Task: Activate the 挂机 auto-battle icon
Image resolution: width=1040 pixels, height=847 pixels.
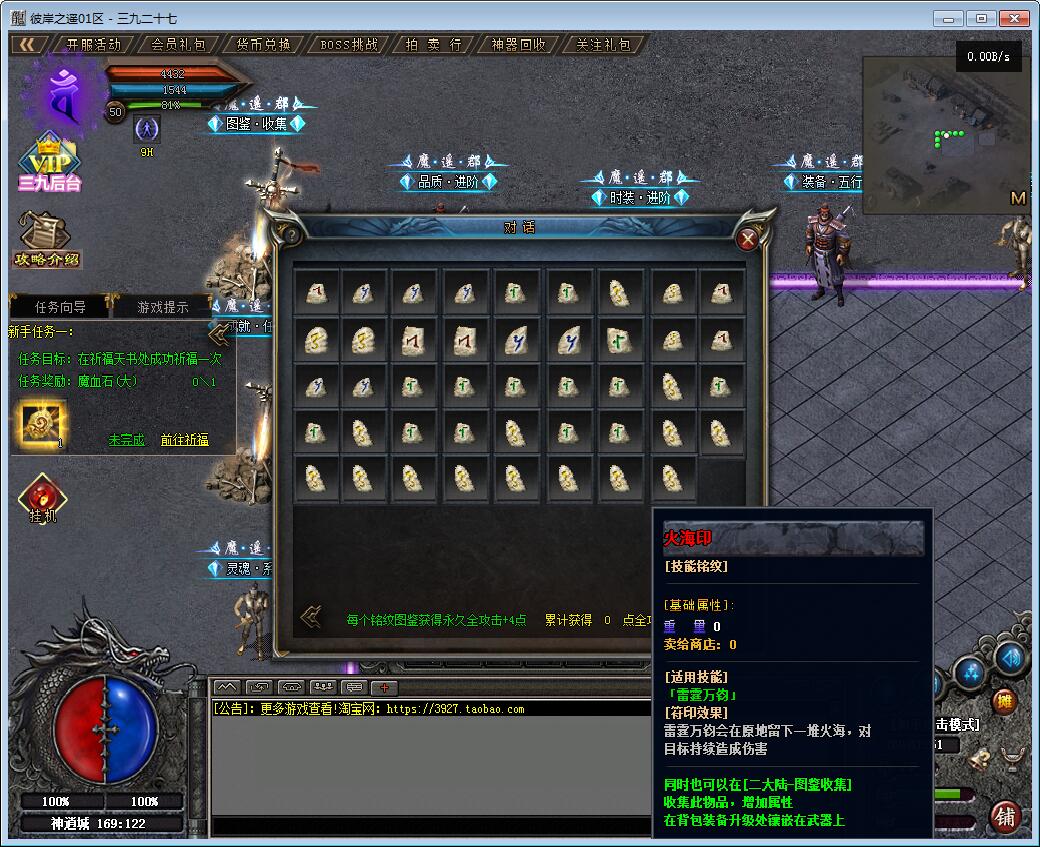Action: [42, 498]
